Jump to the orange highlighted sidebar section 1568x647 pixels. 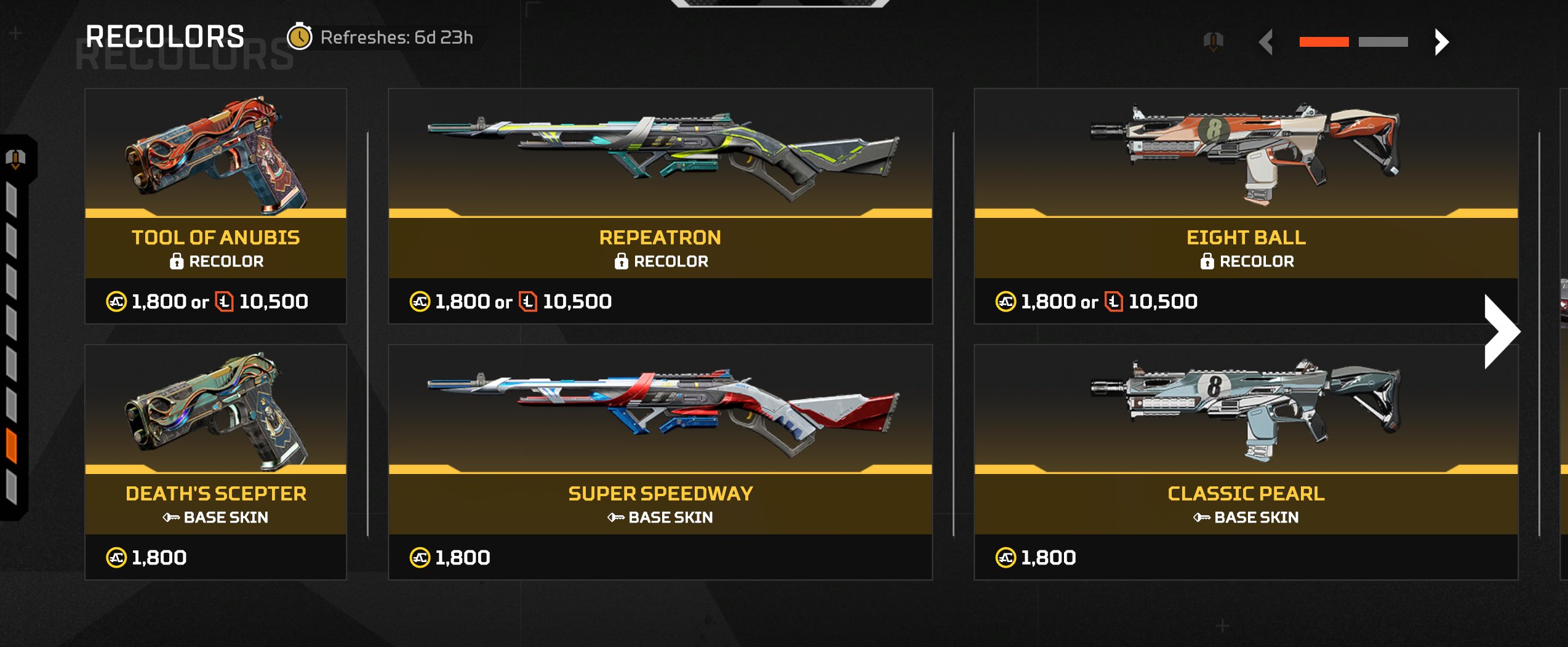pyautogui.click(x=12, y=445)
